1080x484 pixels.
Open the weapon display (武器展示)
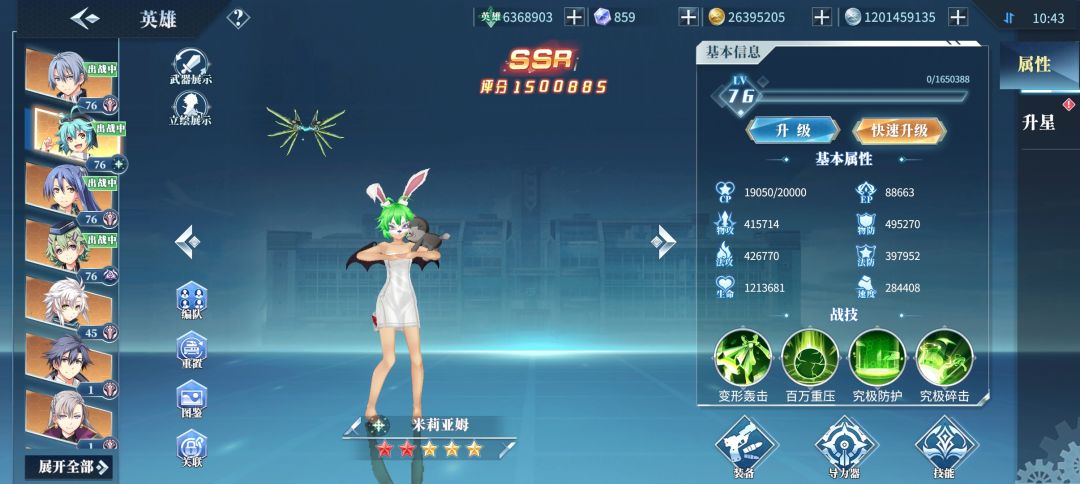click(x=190, y=65)
